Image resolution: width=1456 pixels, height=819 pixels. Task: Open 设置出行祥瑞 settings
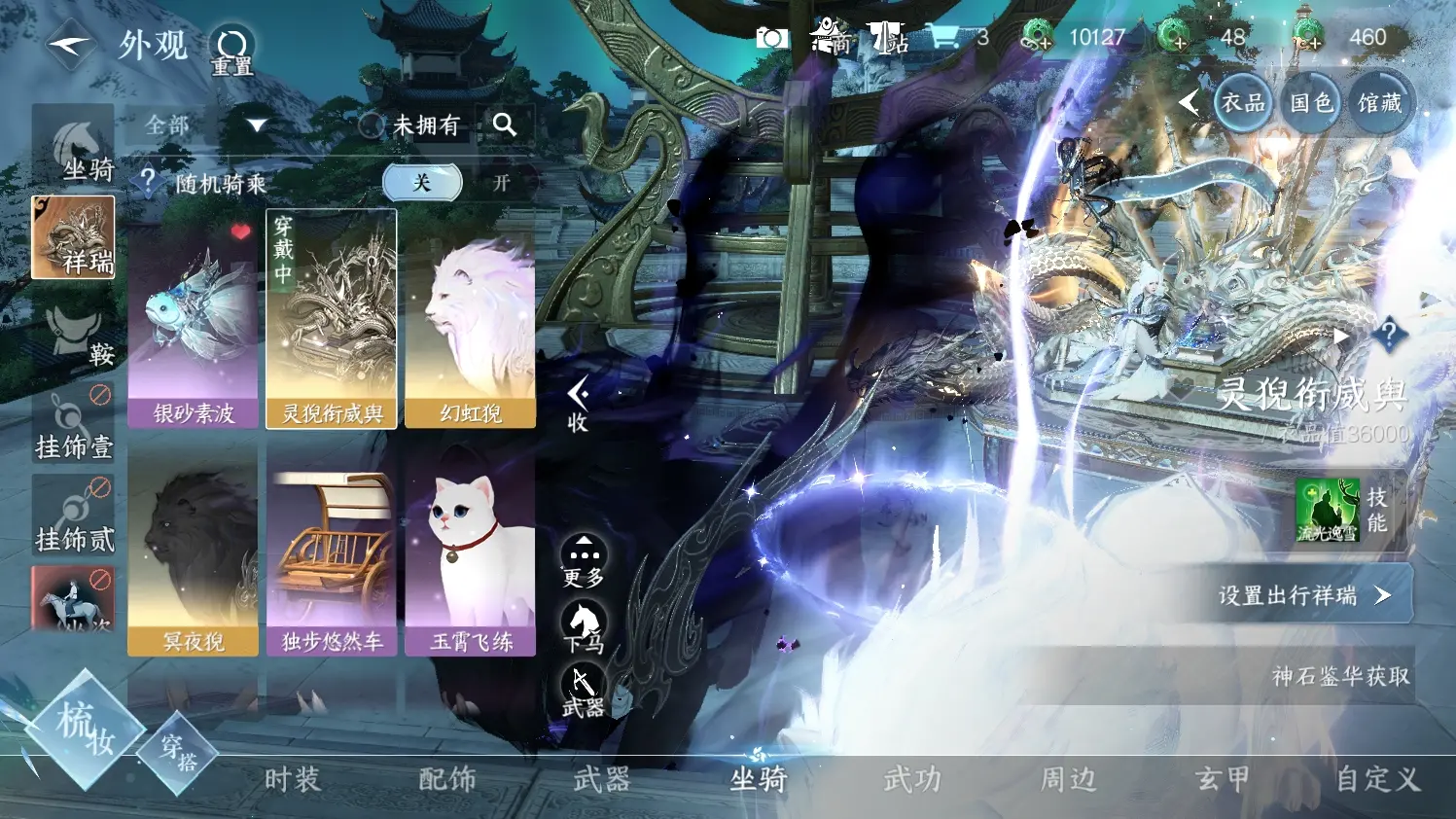click(1303, 595)
